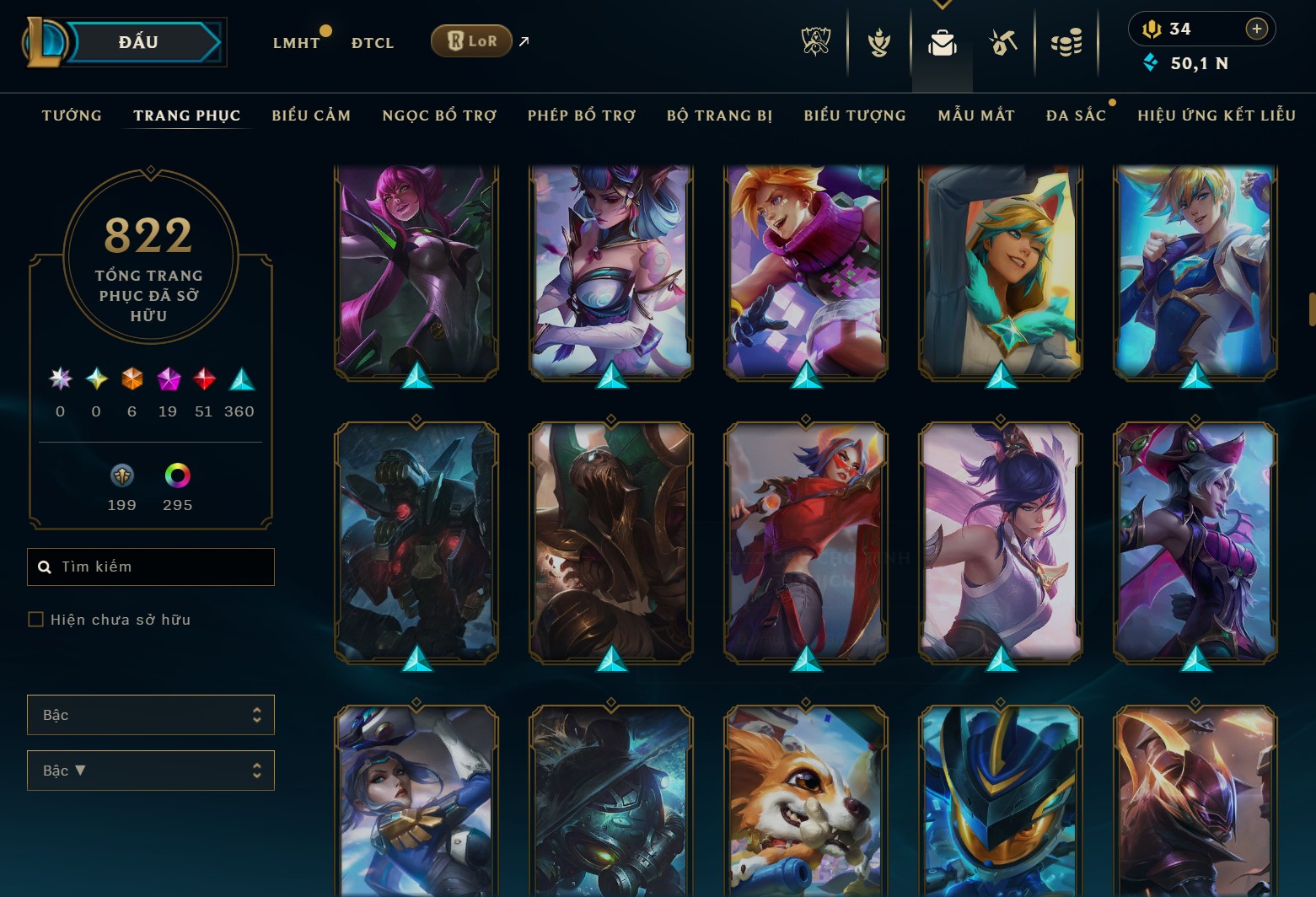Click the chroma color wheel showing 295
The height and width of the screenshot is (897, 1316).
tap(177, 476)
